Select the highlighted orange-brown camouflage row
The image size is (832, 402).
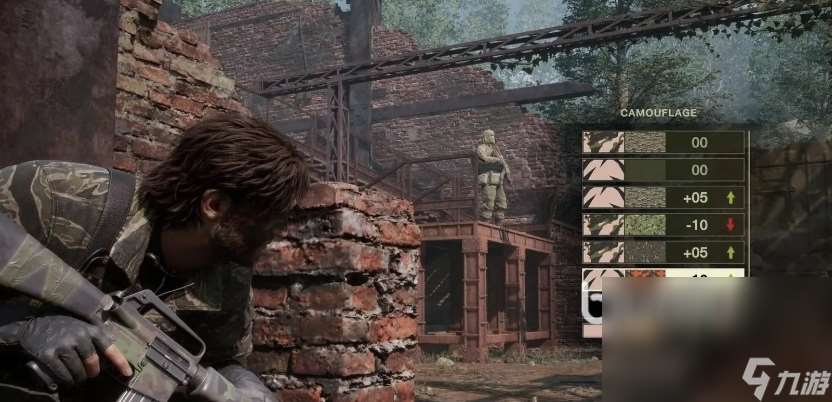[x=664, y=277]
